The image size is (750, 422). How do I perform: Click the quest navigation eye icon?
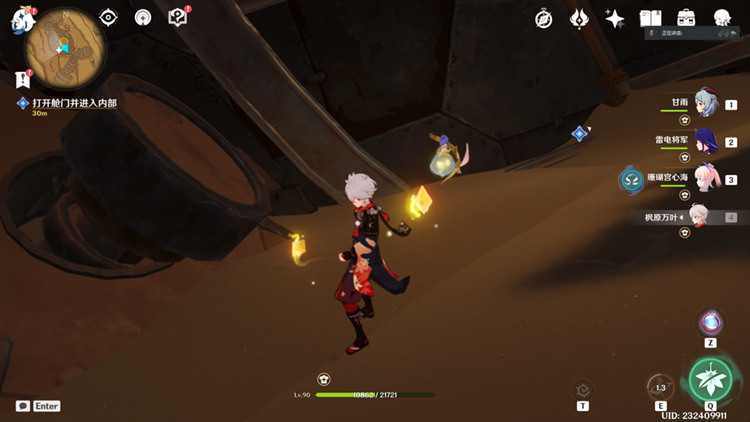click(x=109, y=18)
